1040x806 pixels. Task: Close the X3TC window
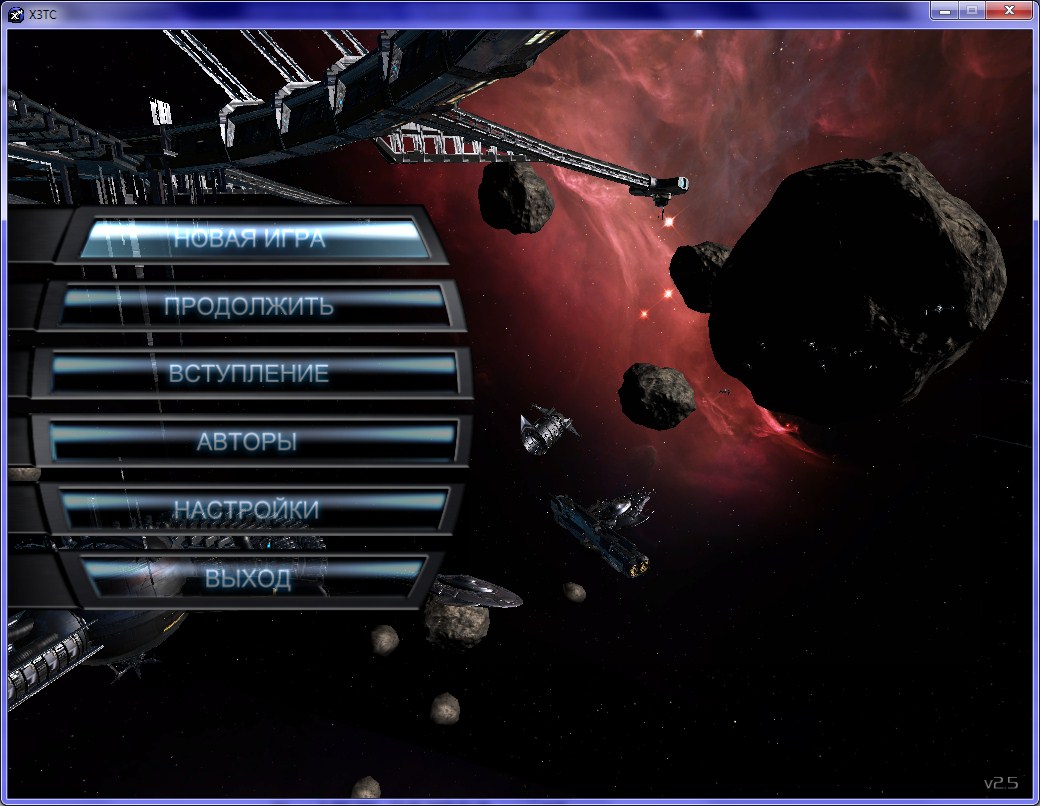pyautogui.click(x=1009, y=10)
